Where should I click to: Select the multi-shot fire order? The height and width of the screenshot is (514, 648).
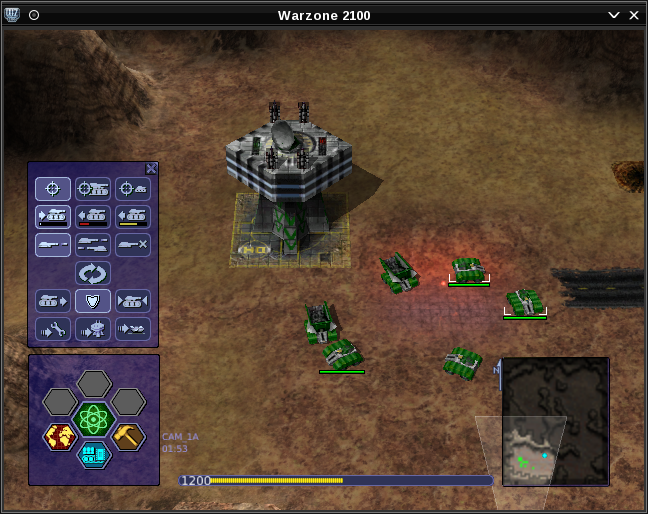[x=93, y=245]
